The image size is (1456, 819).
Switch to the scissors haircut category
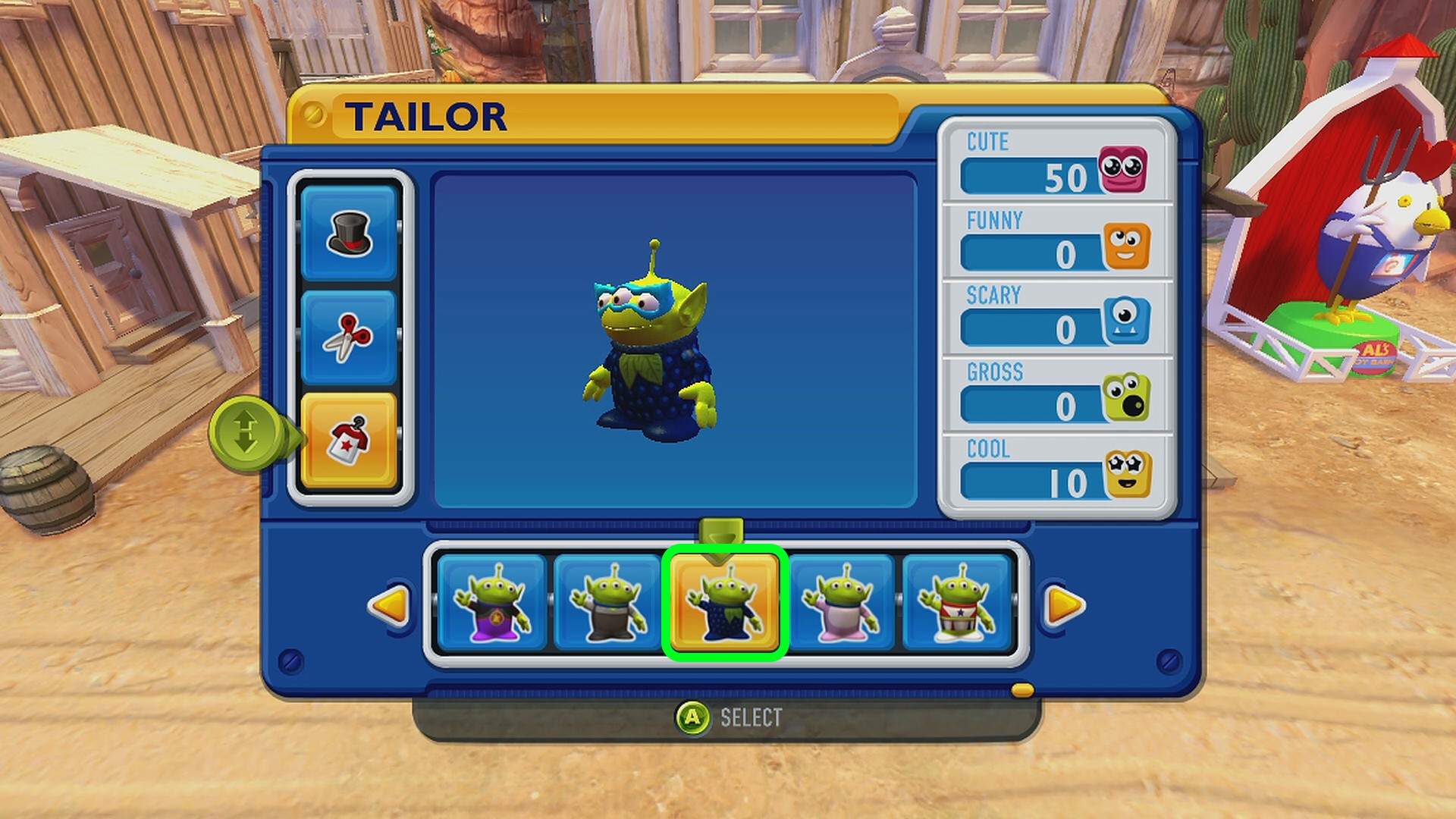coord(349,337)
